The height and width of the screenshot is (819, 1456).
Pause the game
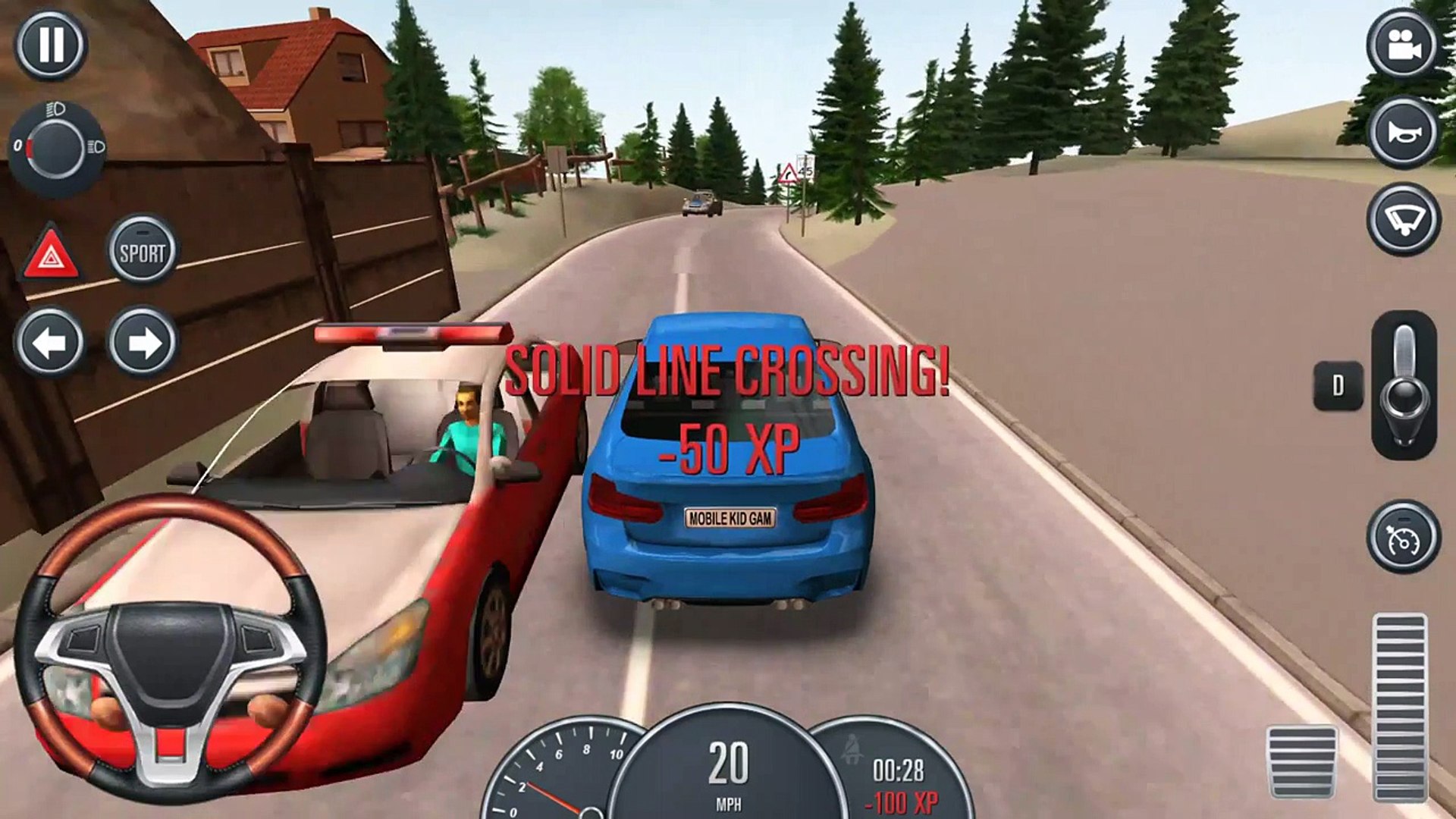51,45
